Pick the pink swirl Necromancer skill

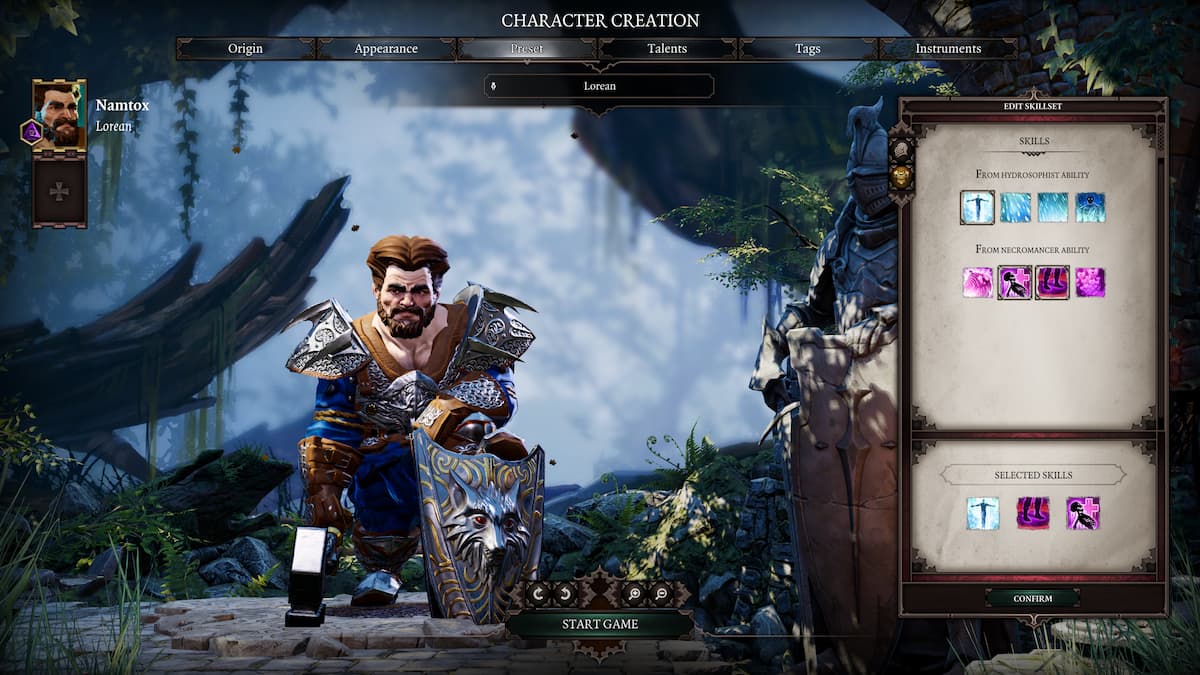tap(977, 282)
